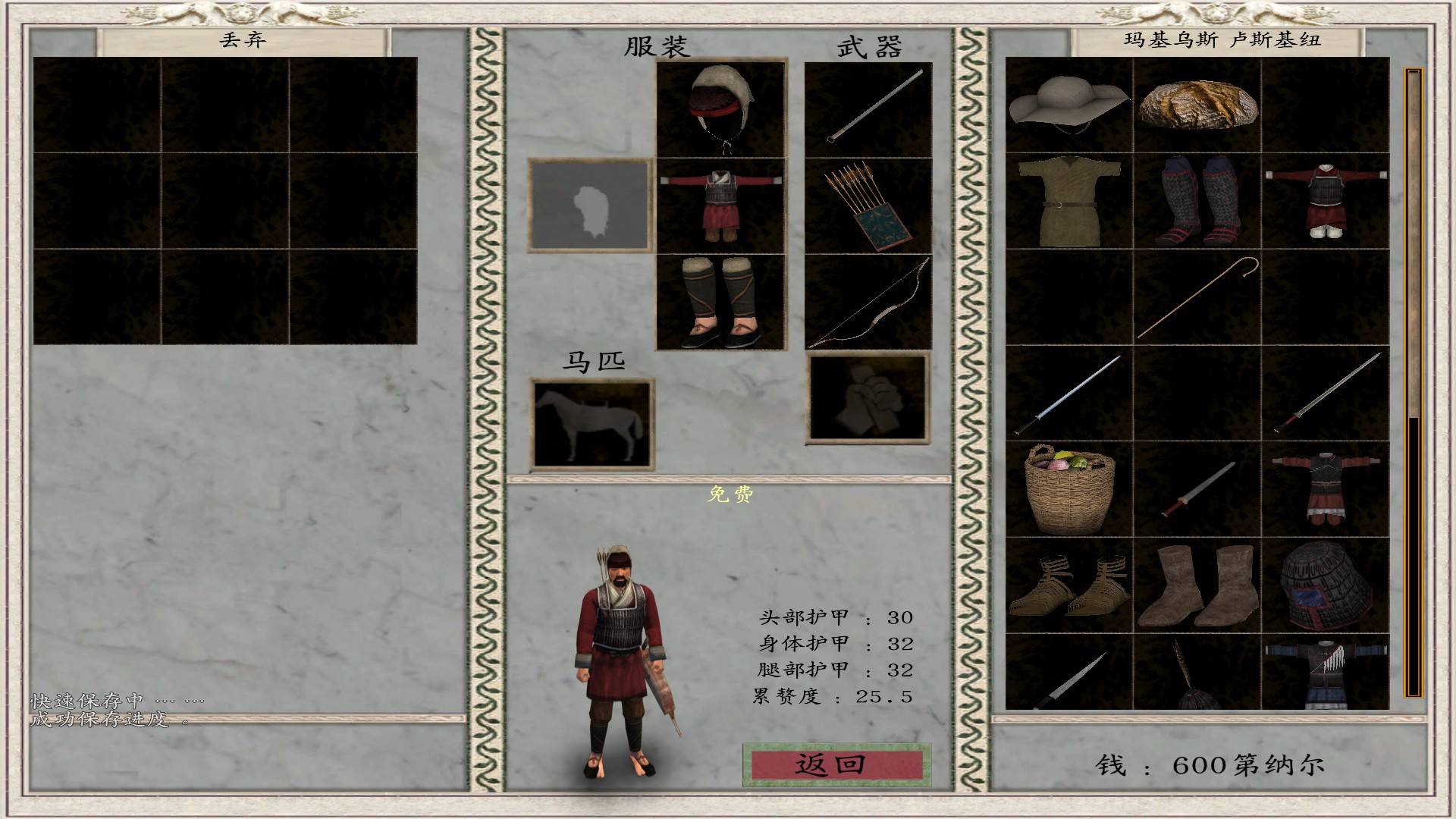The width and height of the screenshot is (1456, 819).
Task: Choose the armored greaves boots item
Action: click(x=1197, y=202)
